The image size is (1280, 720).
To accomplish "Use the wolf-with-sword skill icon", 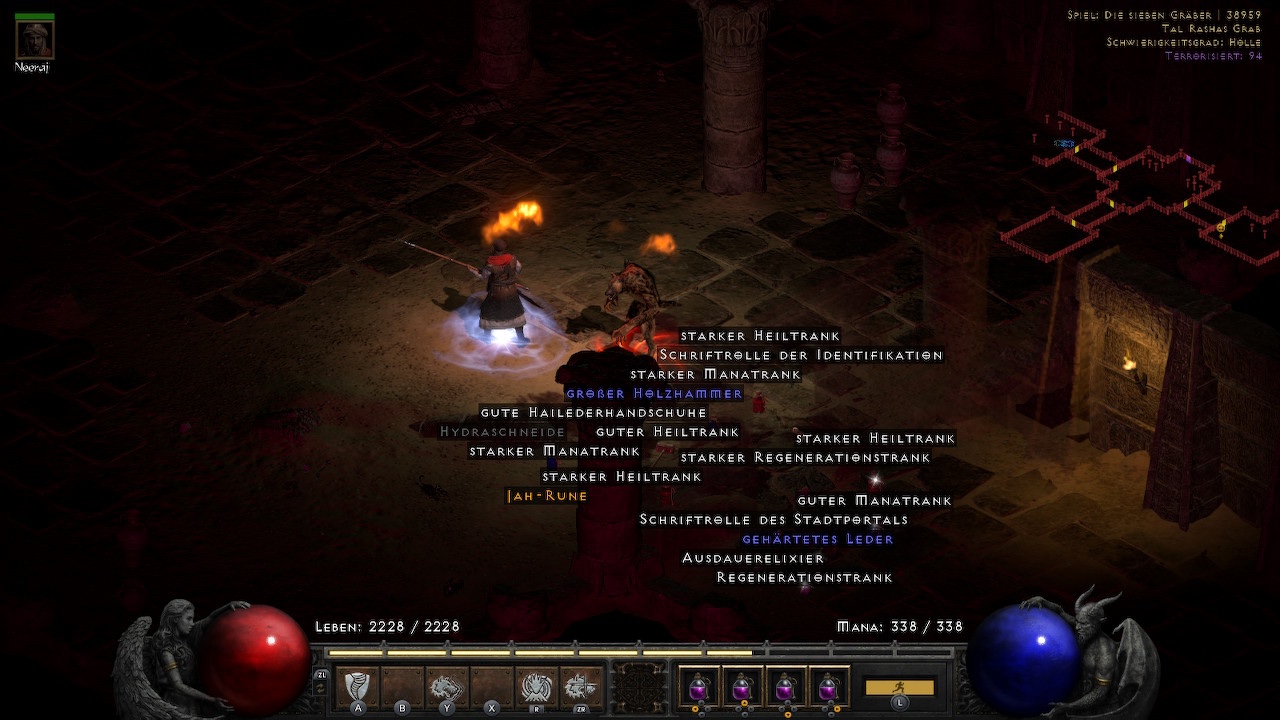I will pyautogui.click(x=581, y=686).
